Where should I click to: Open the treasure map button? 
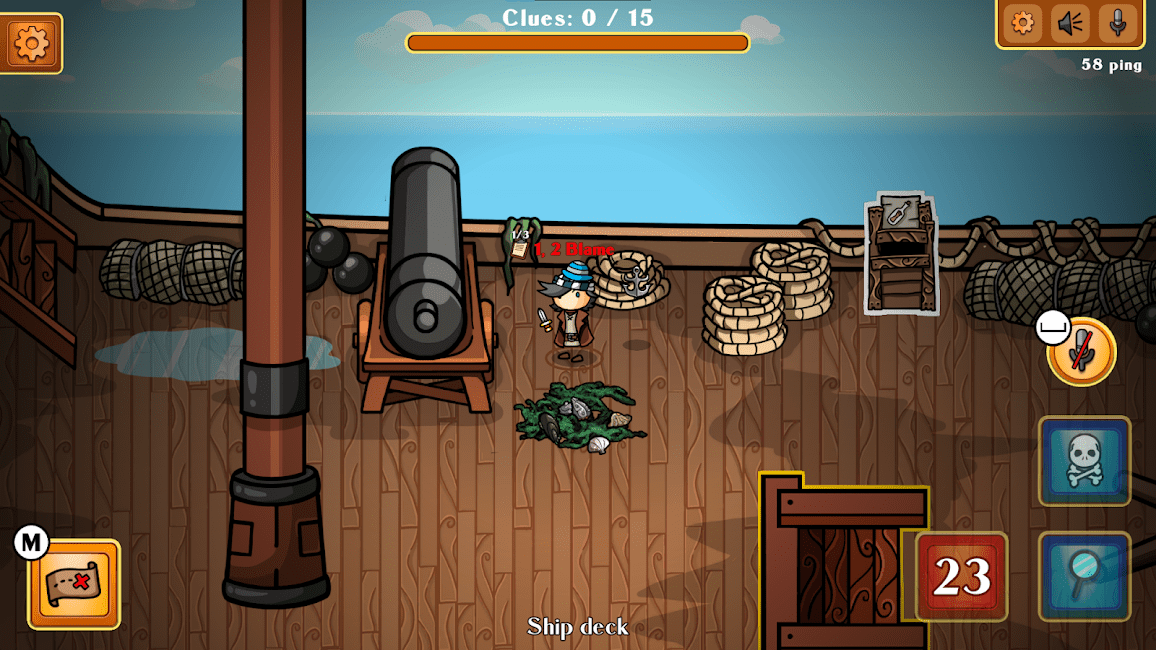pyautogui.click(x=74, y=584)
